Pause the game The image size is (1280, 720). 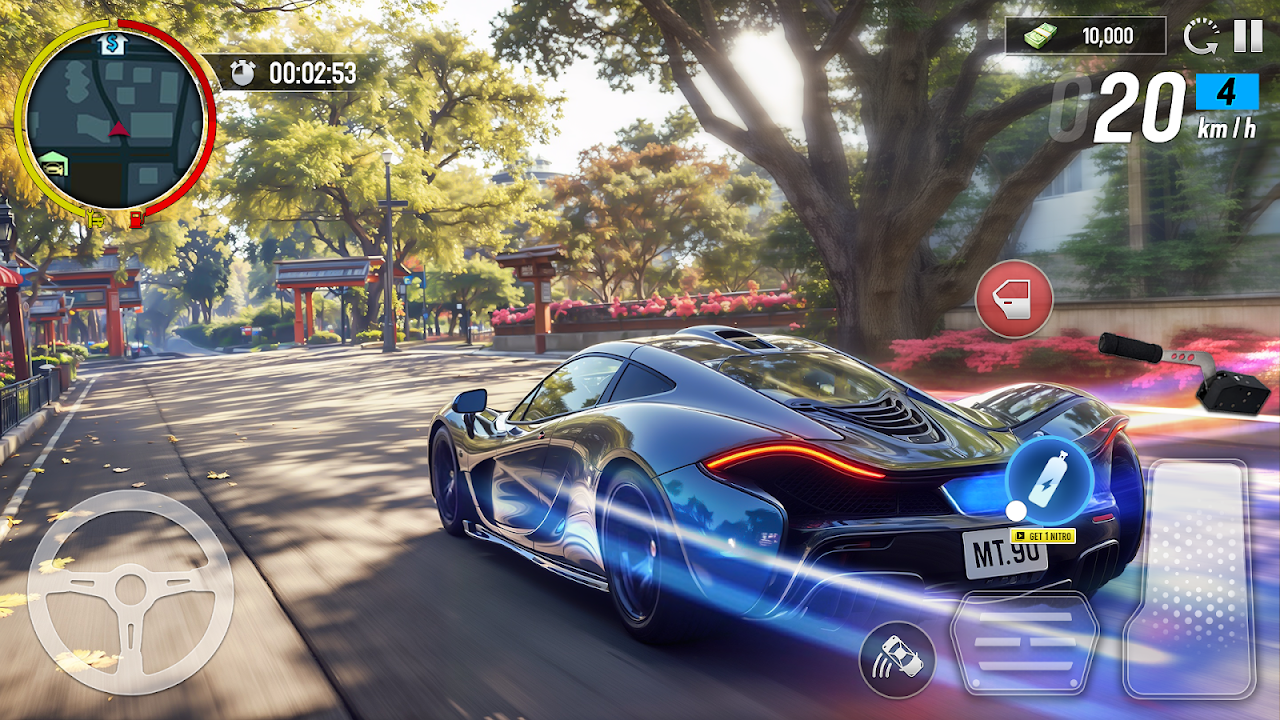tap(1248, 36)
